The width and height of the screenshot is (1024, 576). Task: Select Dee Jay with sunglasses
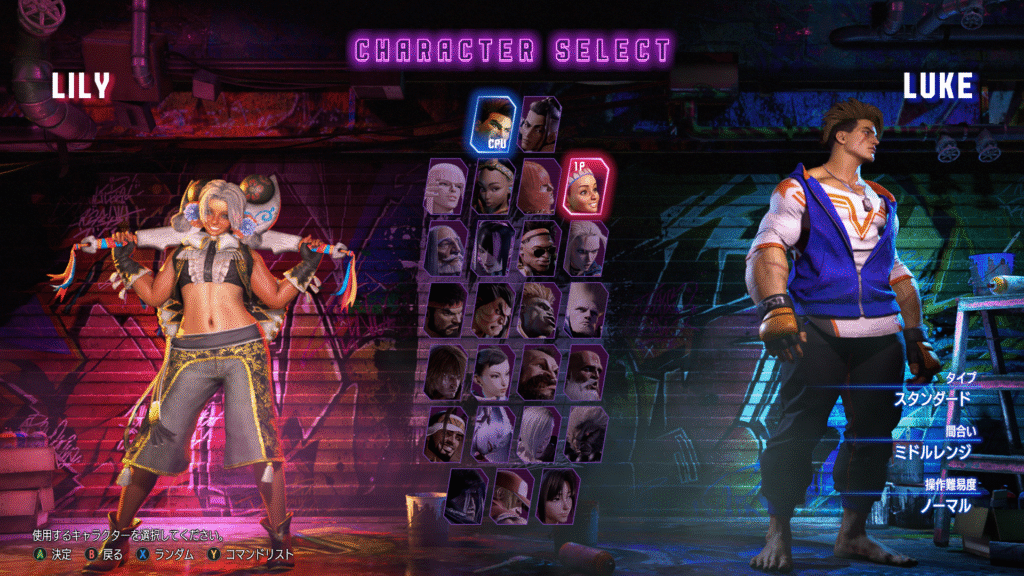(539, 248)
